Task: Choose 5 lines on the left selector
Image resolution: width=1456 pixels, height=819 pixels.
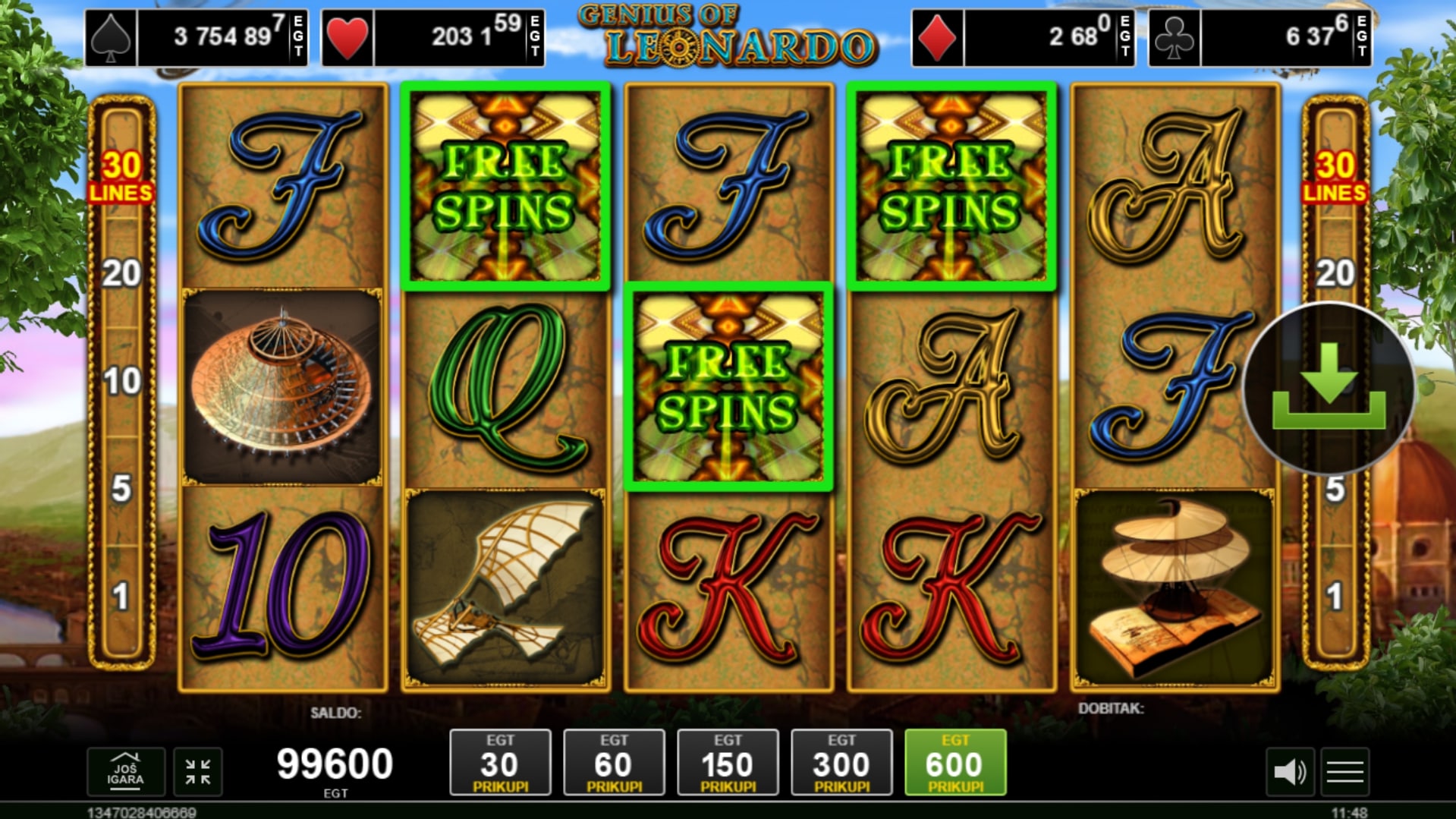Action: coord(121,489)
